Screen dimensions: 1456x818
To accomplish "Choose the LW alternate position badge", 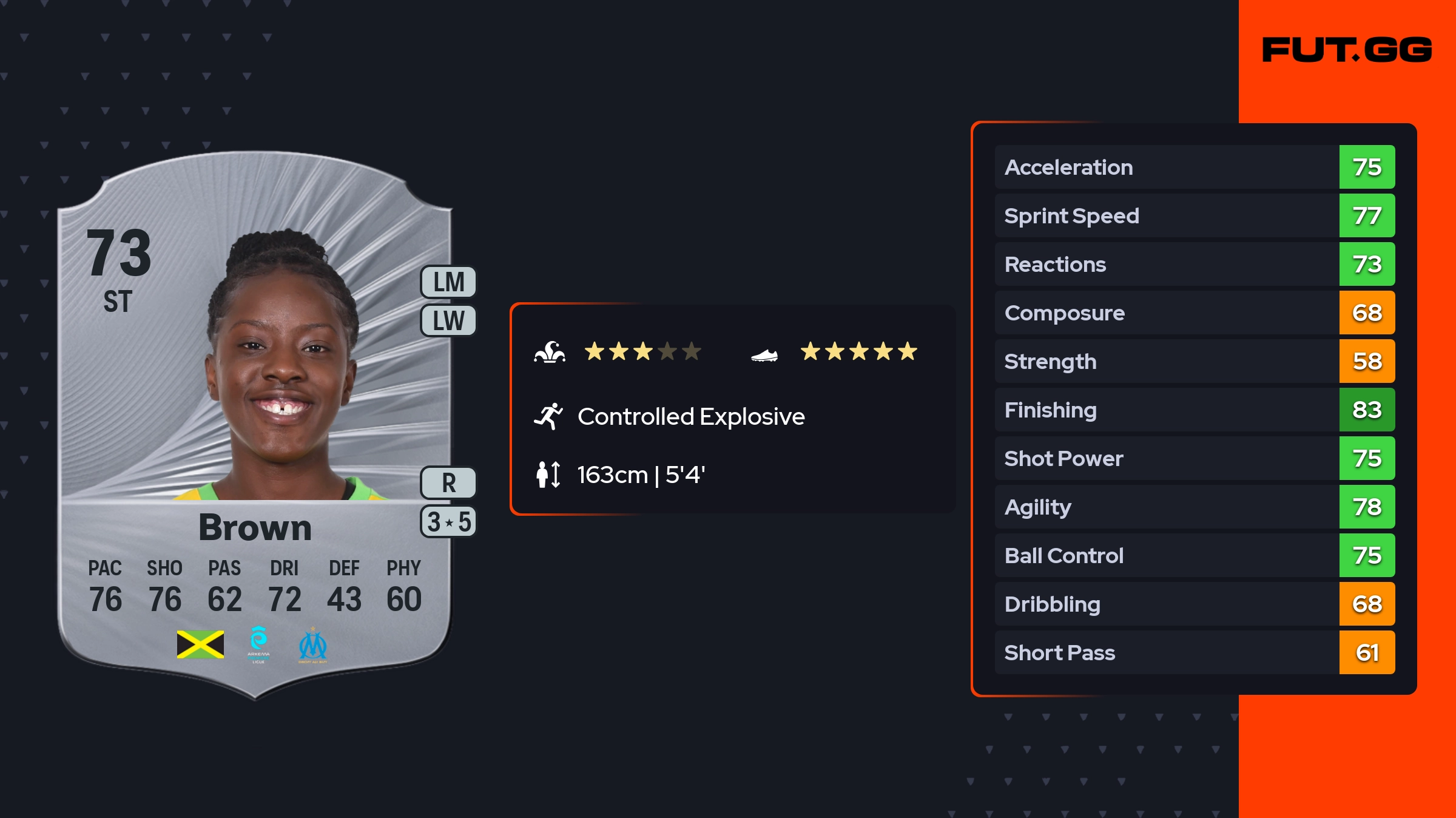I will (448, 320).
